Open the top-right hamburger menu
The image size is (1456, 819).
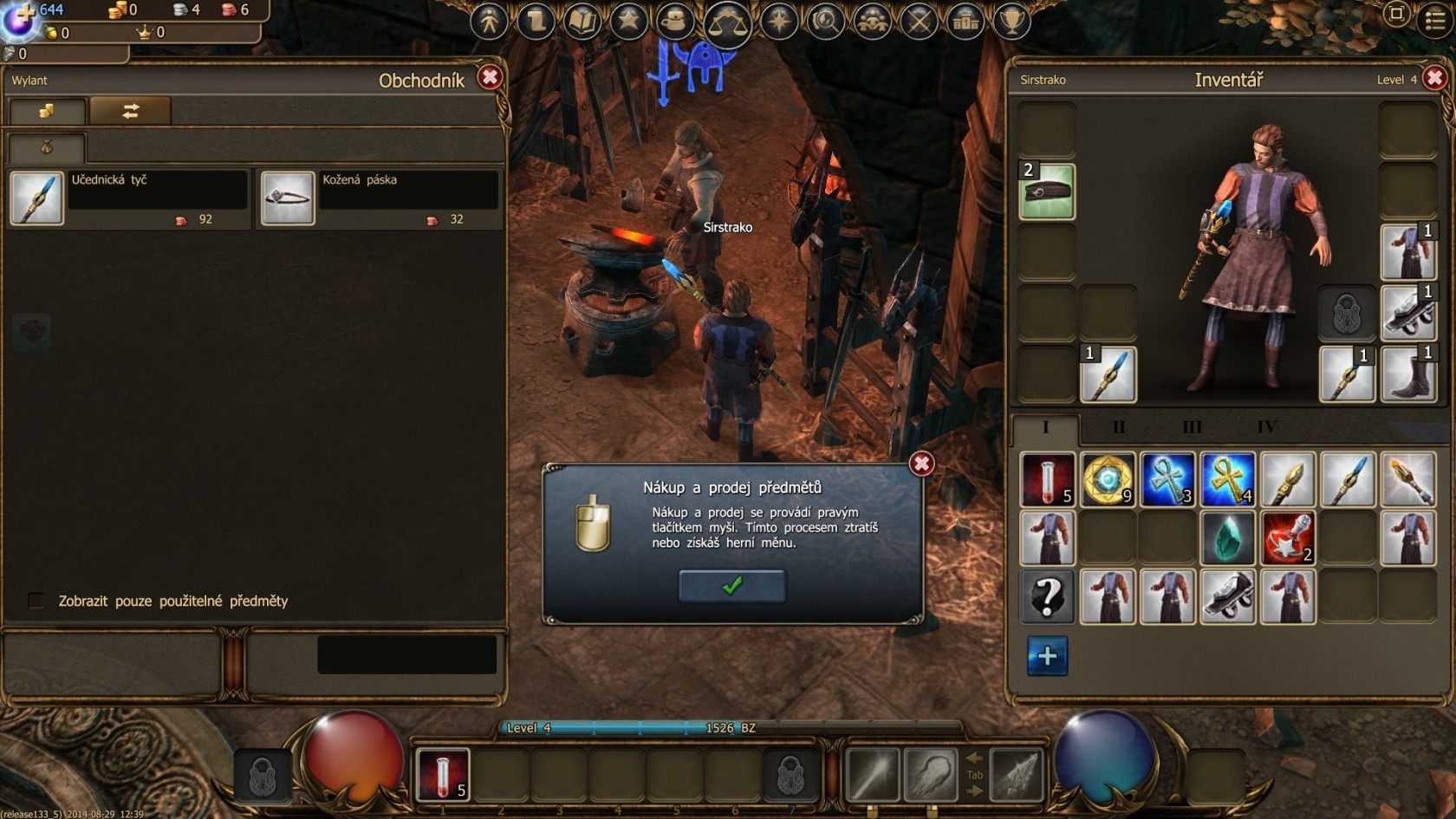point(1436,20)
